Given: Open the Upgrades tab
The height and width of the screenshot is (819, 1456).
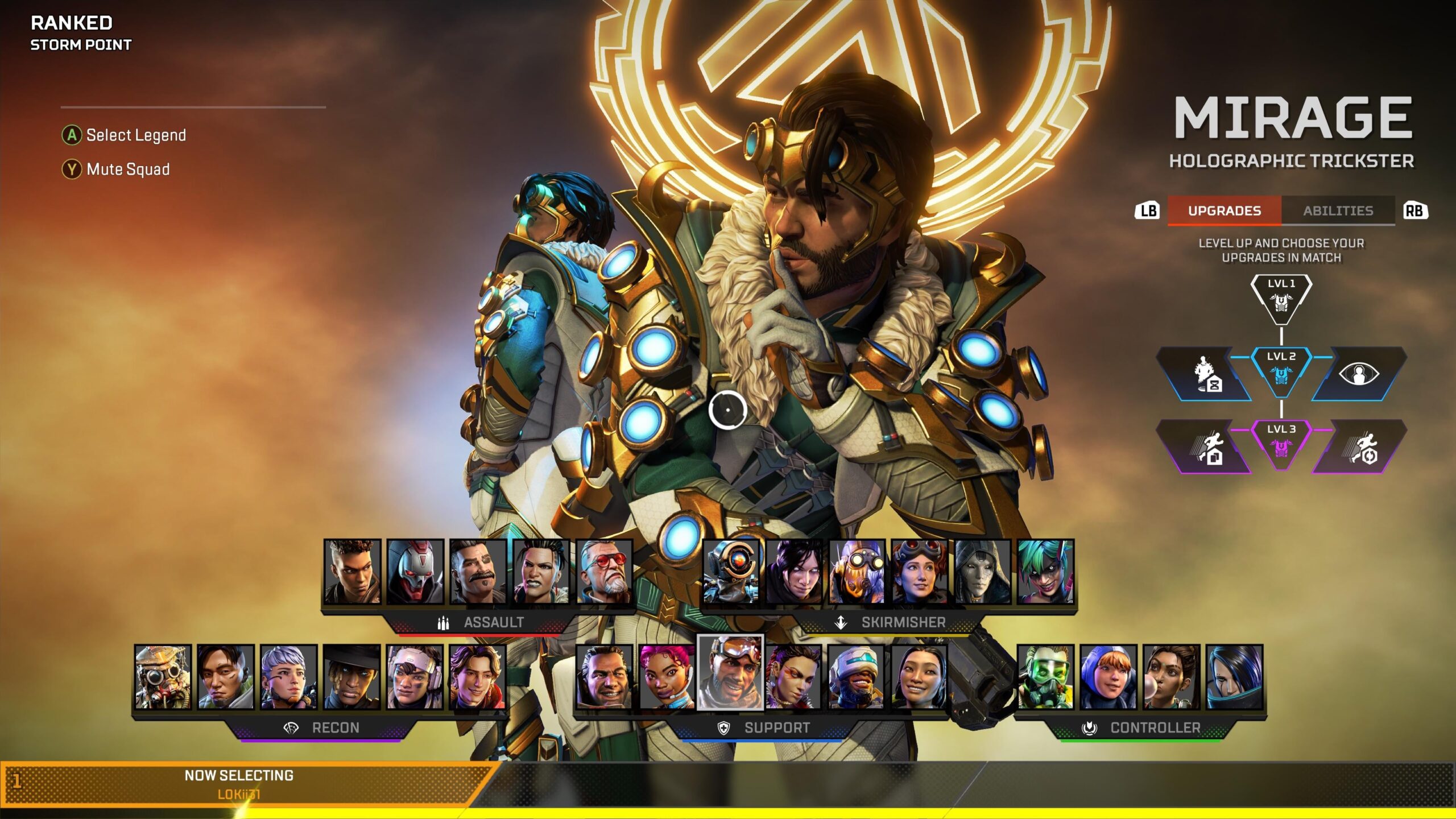Looking at the screenshot, I should tap(1224, 211).
